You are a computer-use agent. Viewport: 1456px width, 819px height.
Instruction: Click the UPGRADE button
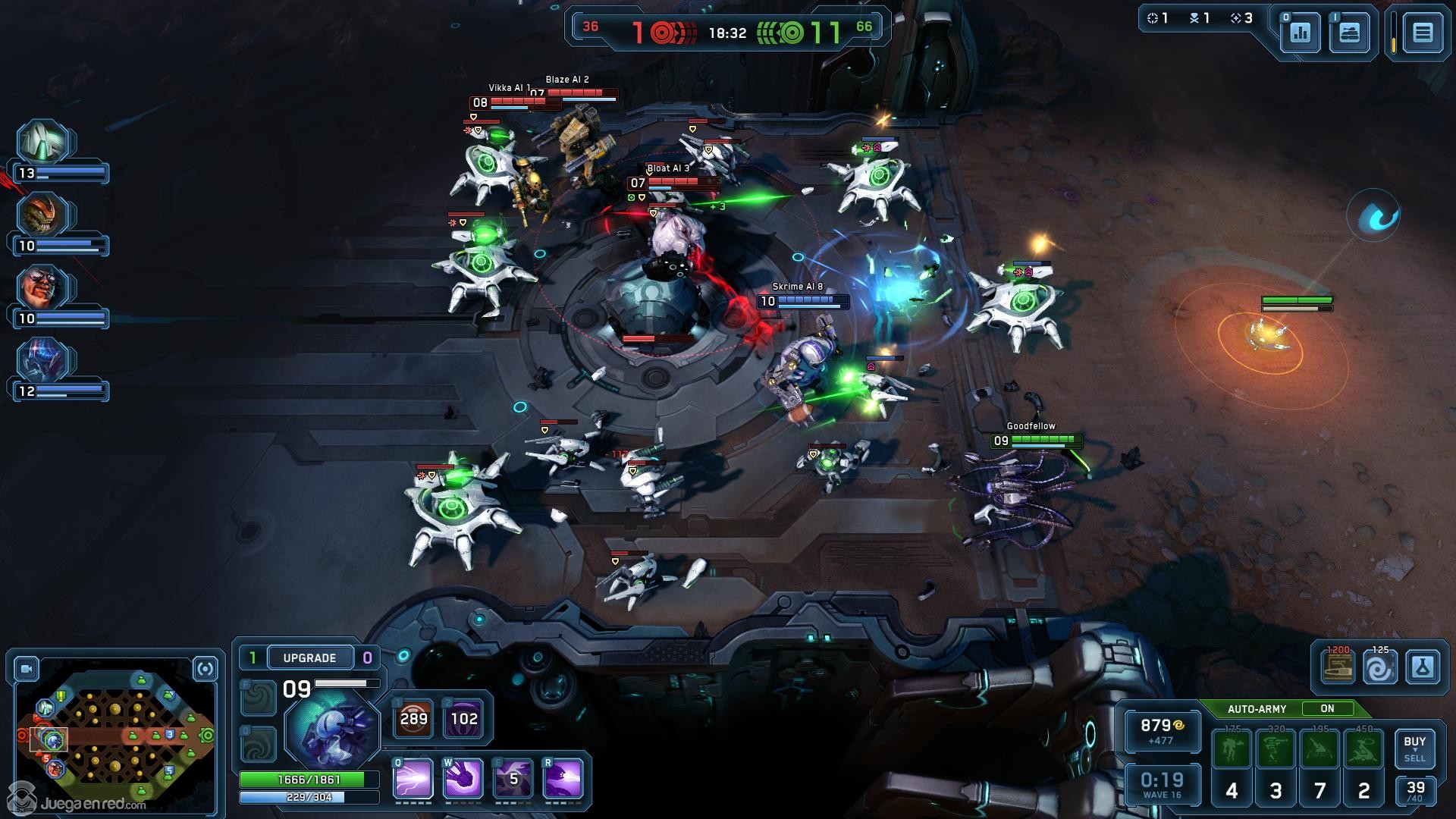309,657
